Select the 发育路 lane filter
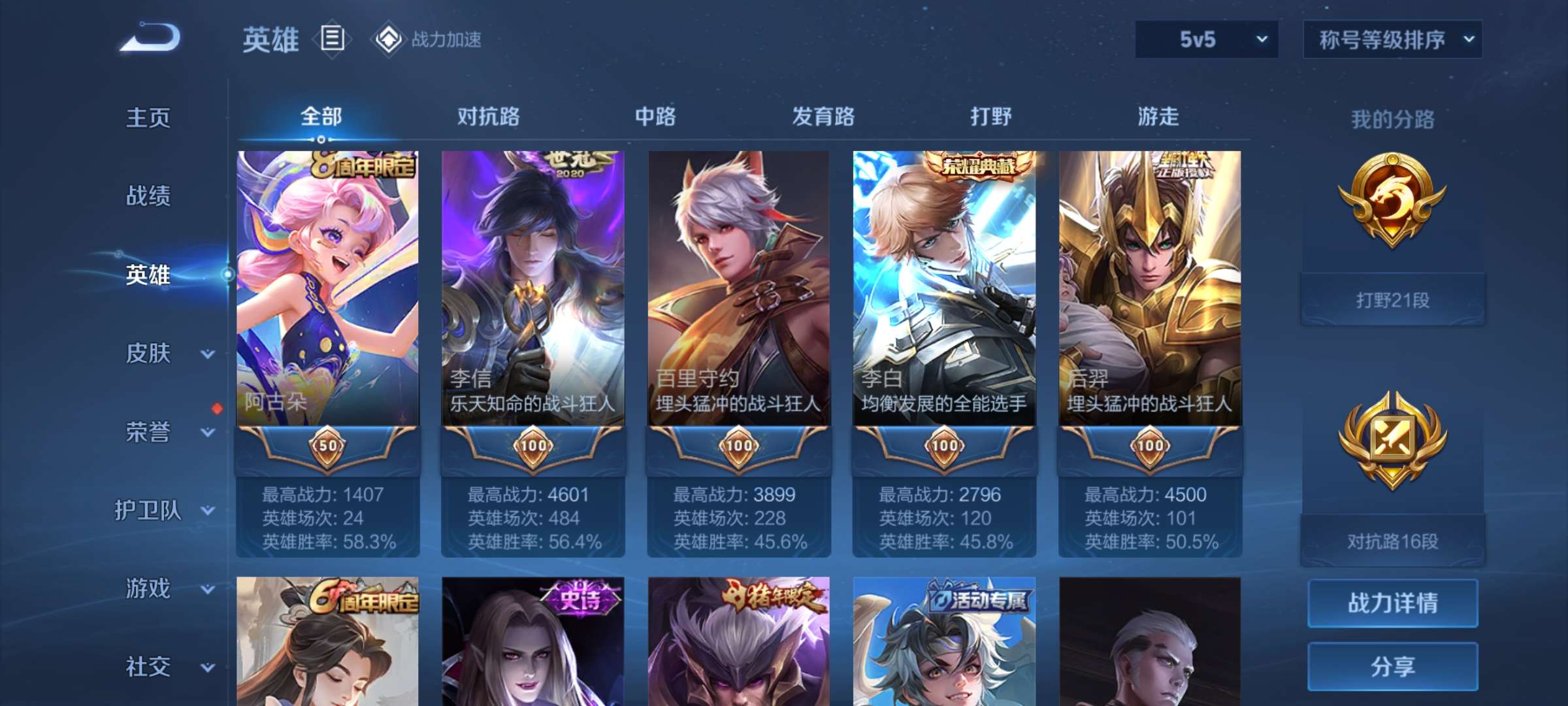This screenshot has width=1568, height=706. coord(821,116)
